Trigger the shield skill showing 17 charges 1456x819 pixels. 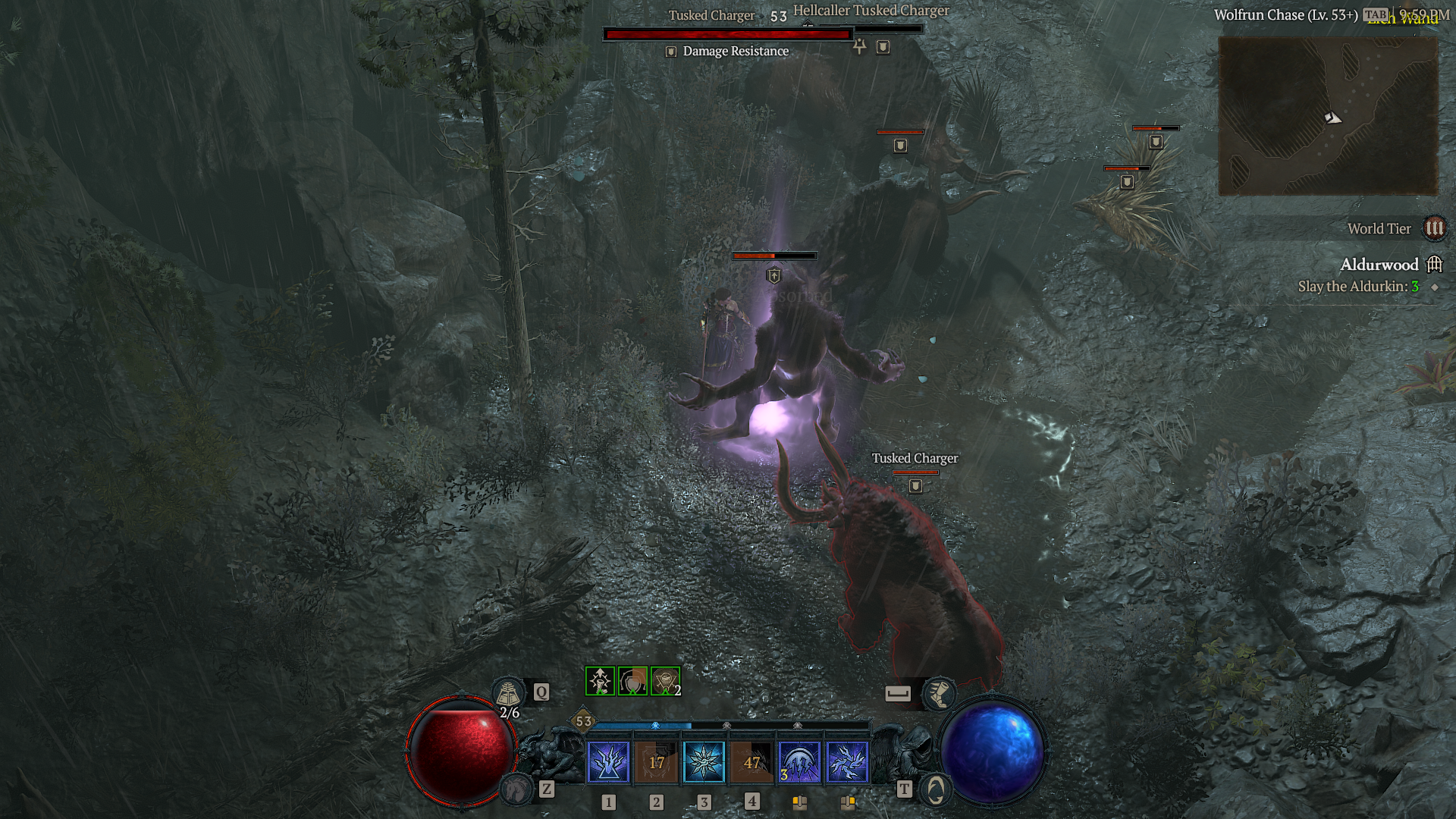(657, 764)
